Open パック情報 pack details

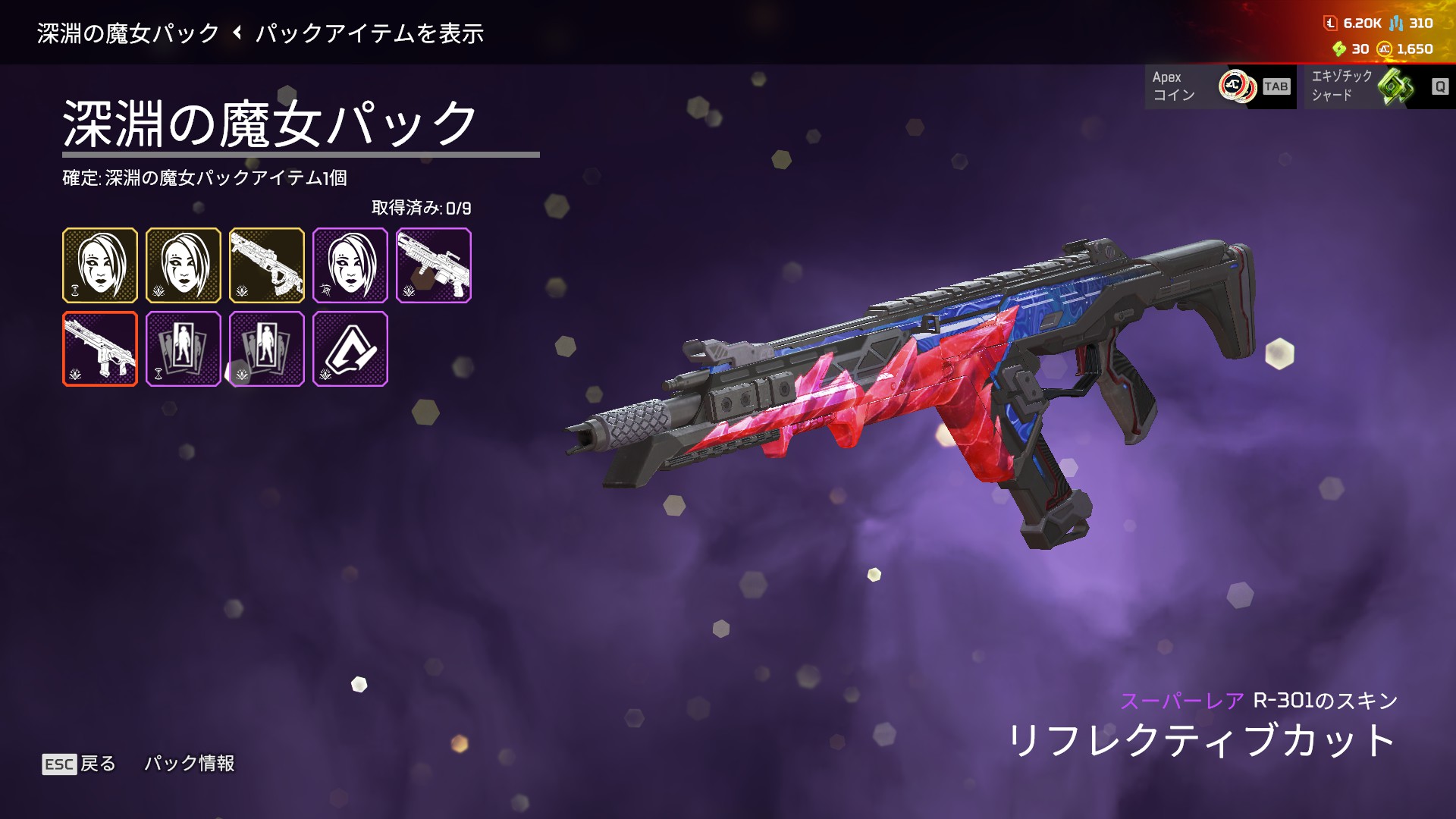pos(190,764)
